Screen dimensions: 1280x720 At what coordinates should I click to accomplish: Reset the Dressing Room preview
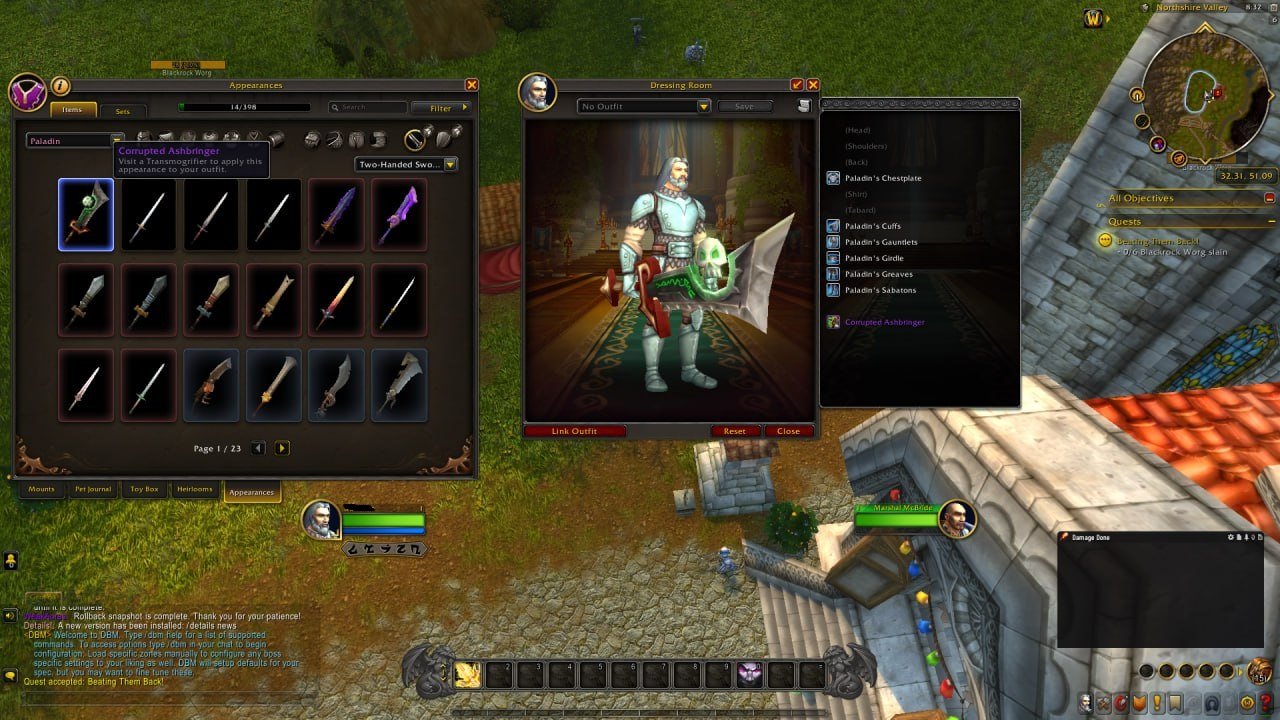coord(734,431)
